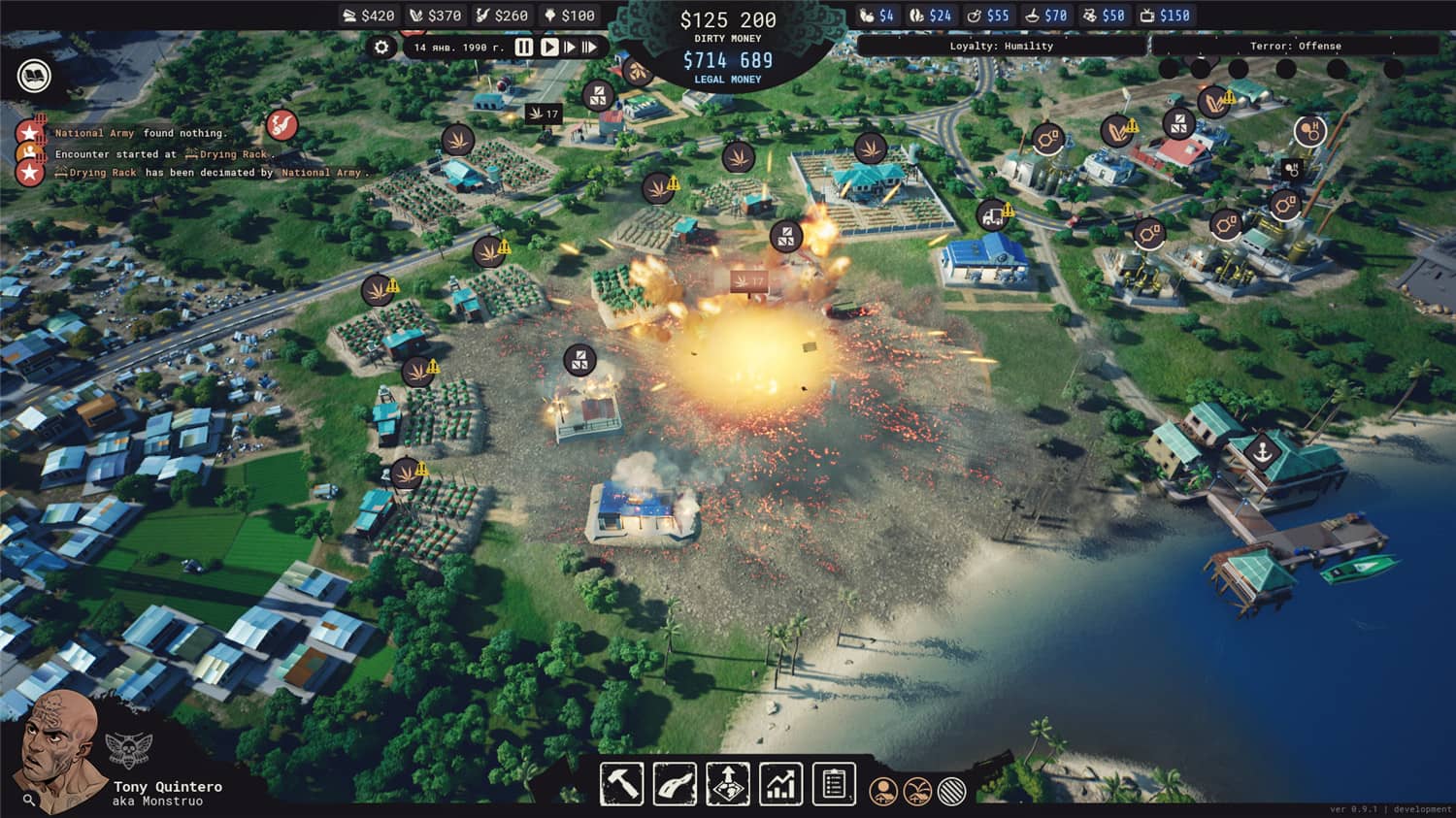Image resolution: width=1456 pixels, height=818 pixels.
Task: Pause the game simulation
Action: point(523,46)
